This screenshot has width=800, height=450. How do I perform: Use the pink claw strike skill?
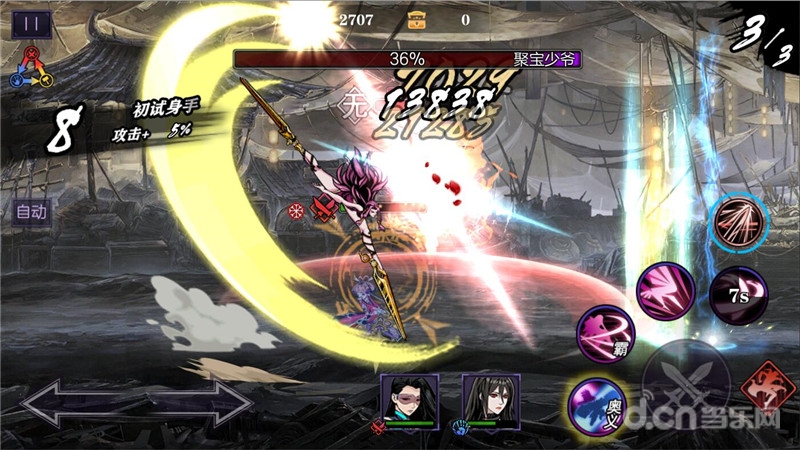(x=666, y=291)
